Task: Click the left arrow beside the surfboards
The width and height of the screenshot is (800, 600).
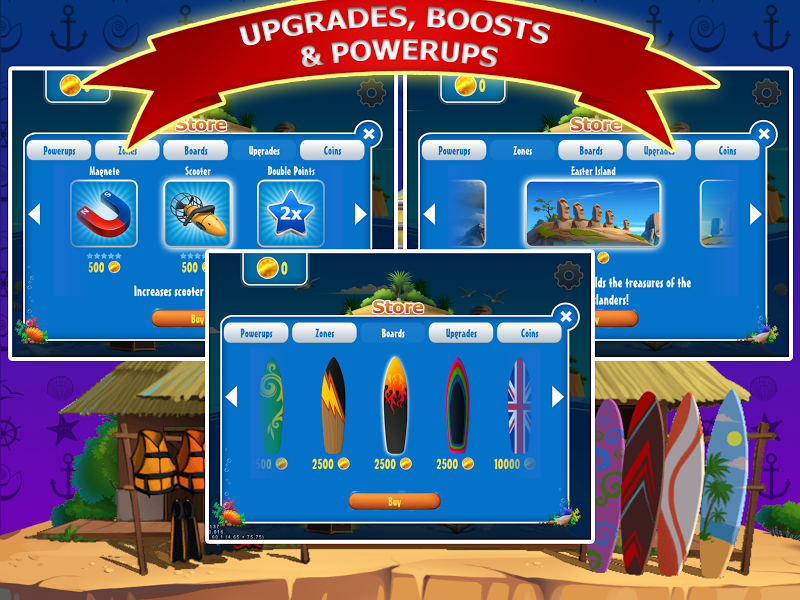Action: click(231, 397)
